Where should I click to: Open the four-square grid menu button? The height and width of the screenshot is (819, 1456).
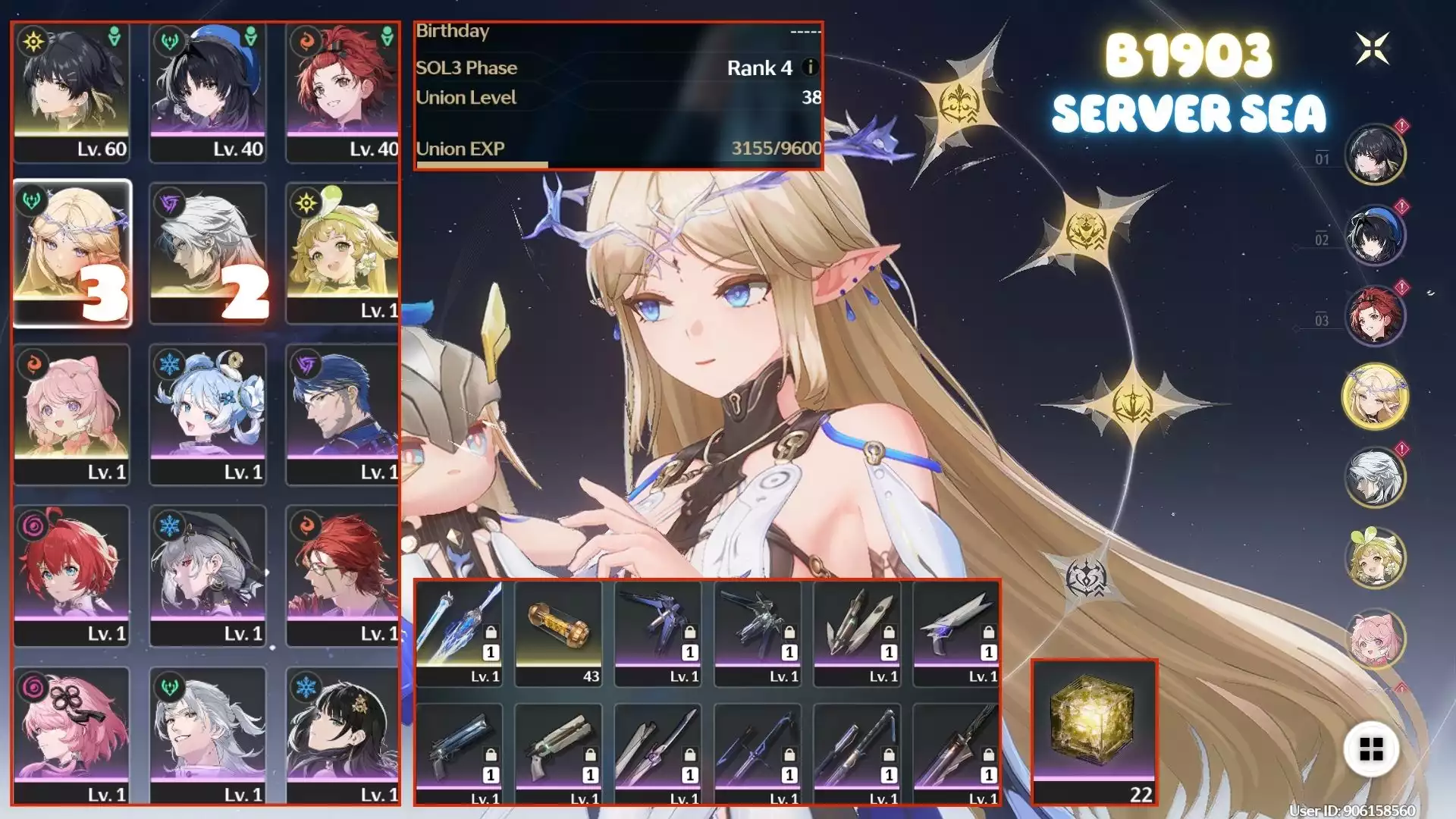pyautogui.click(x=1371, y=749)
